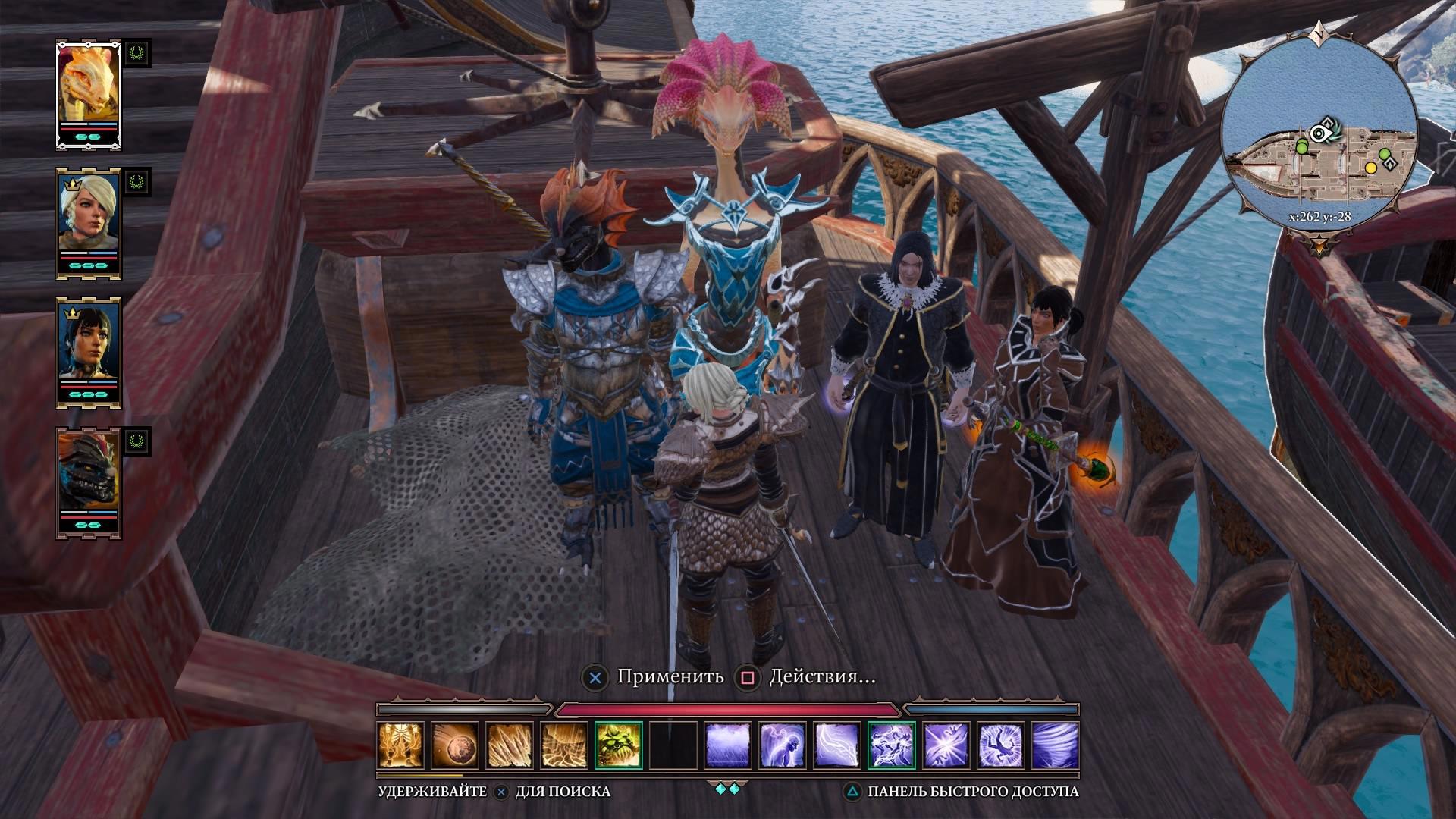Cast the earth spikes skill
Image resolution: width=1456 pixels, height=819 pixels.
click(x=510, y=745)
